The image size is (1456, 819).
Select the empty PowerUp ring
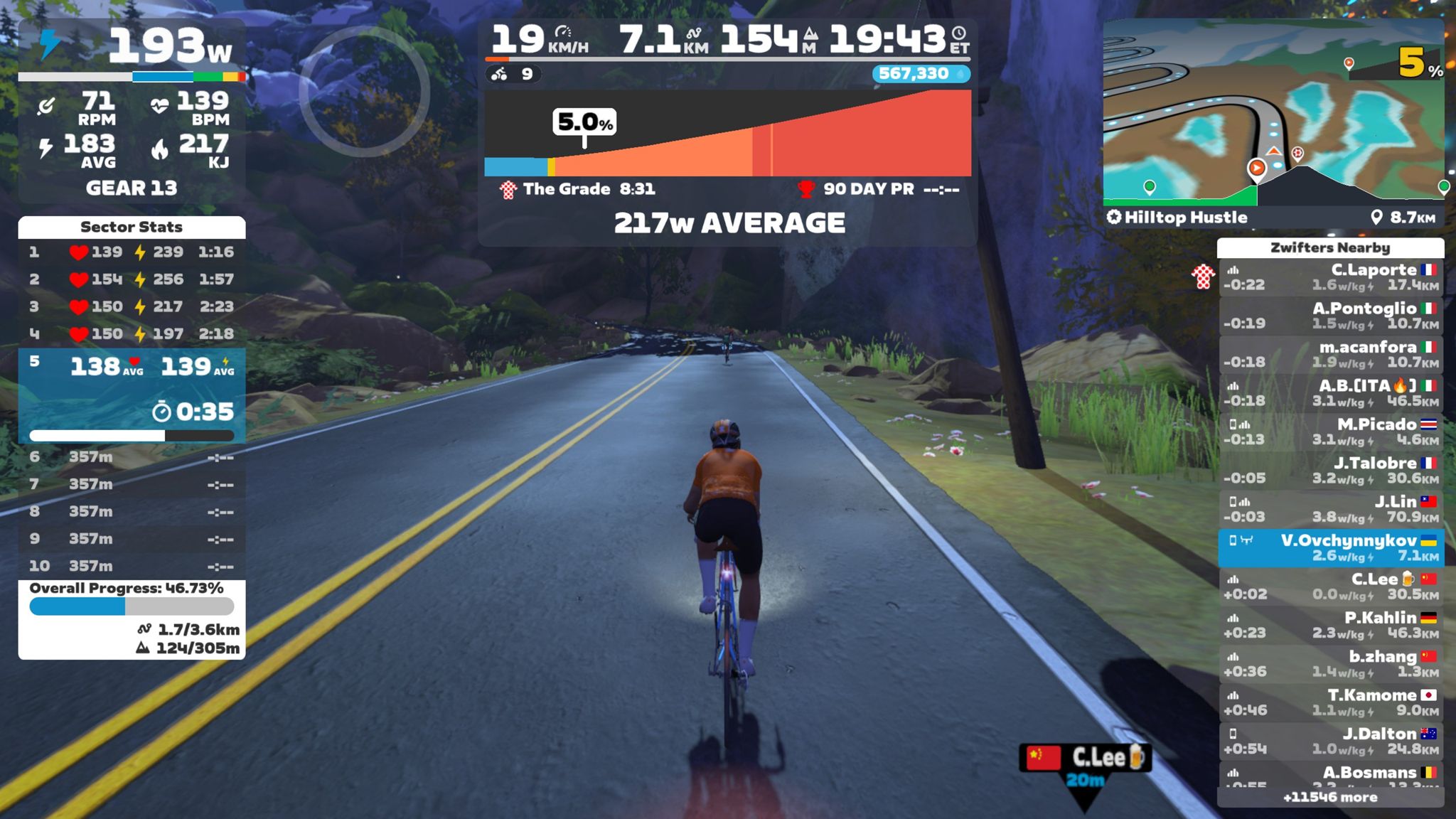click(364, 91)
